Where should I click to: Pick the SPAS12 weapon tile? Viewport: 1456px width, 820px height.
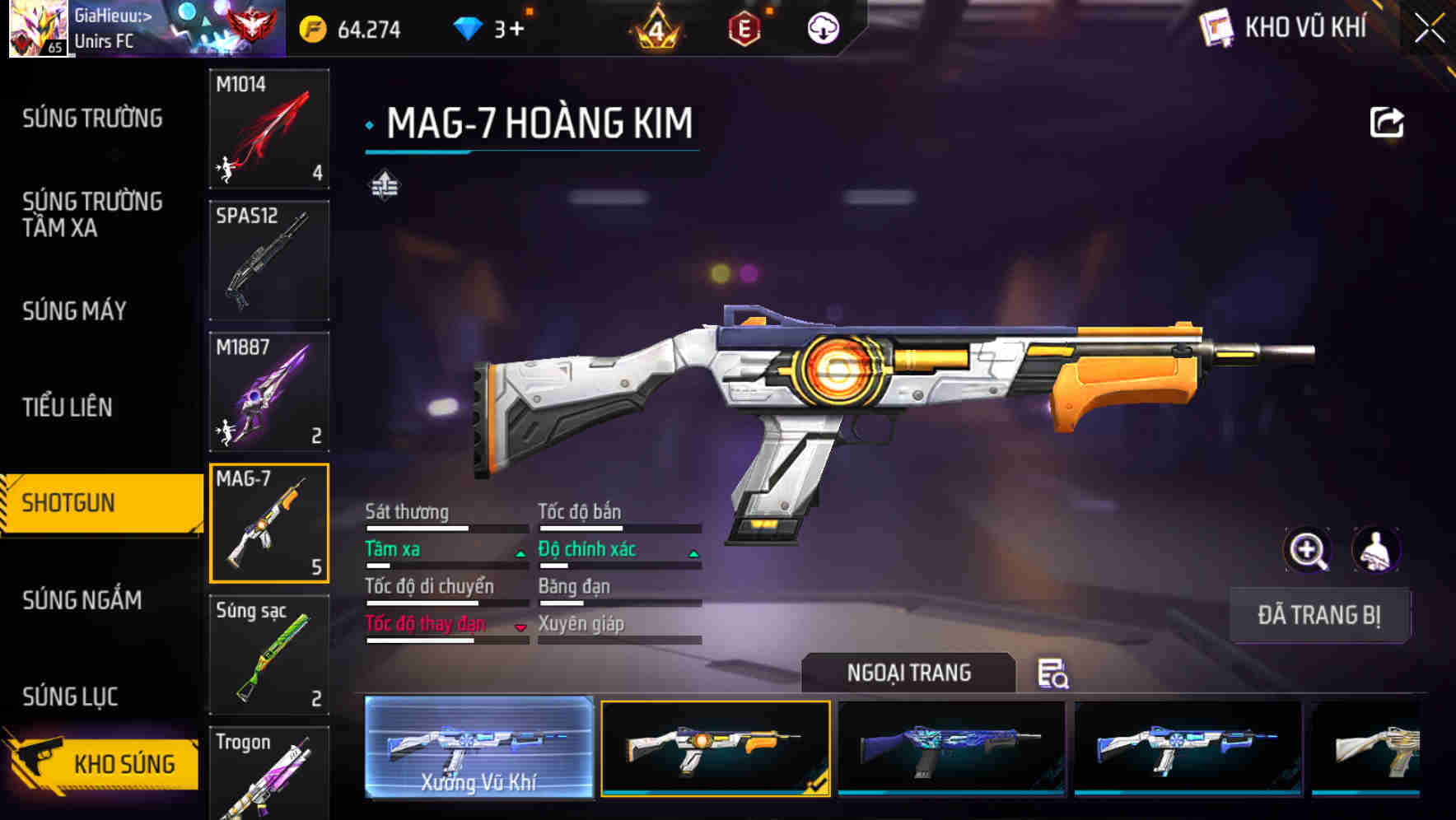pyautogui.click(x=269, y=260)
